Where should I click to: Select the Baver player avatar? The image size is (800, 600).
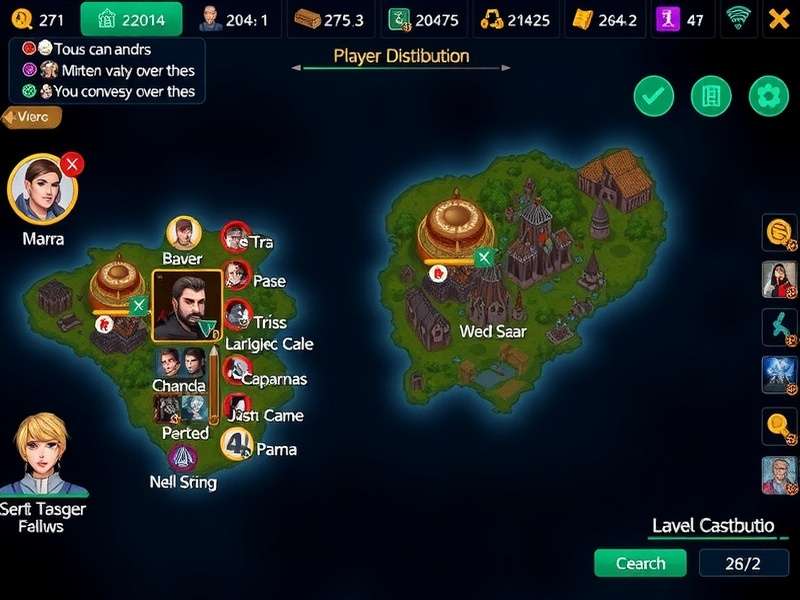183,234
